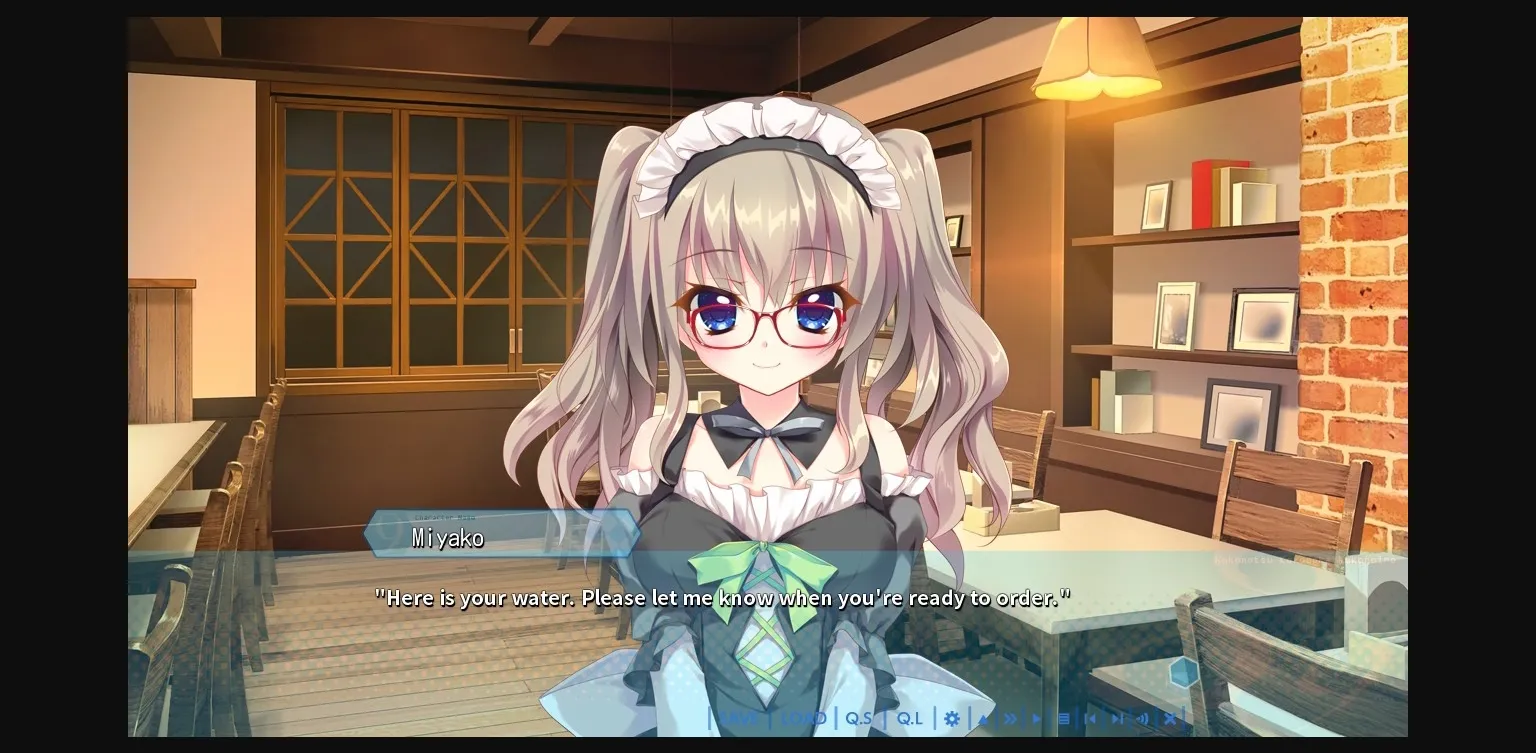Click the small play triangle icon
The width and height of the screenshot is (1536, 753).
pyautogui.click(x=1037, y=718)
